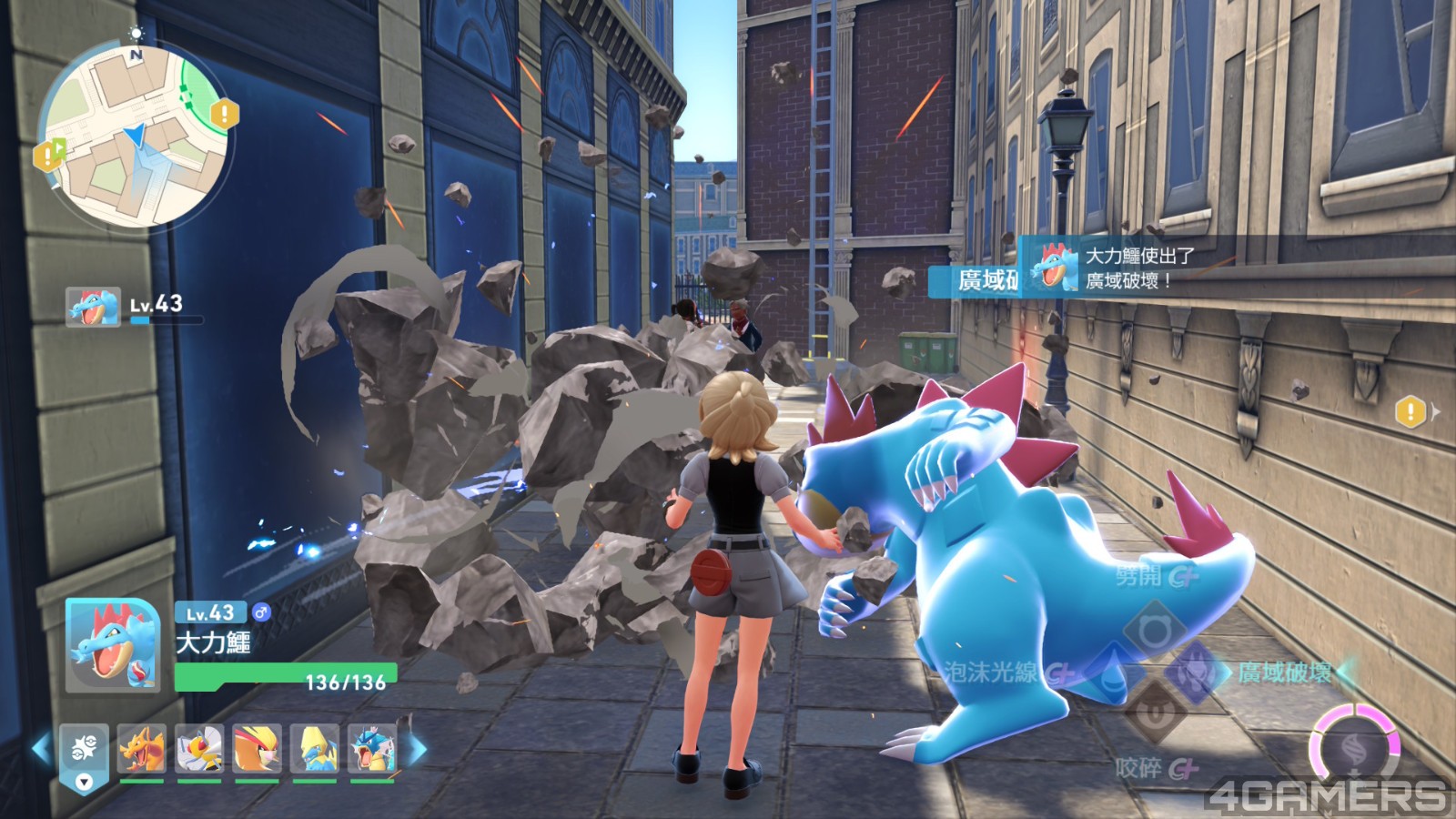Cycle party left with the blue arrow
1456x819 pixels.
[x=41, y=749]
